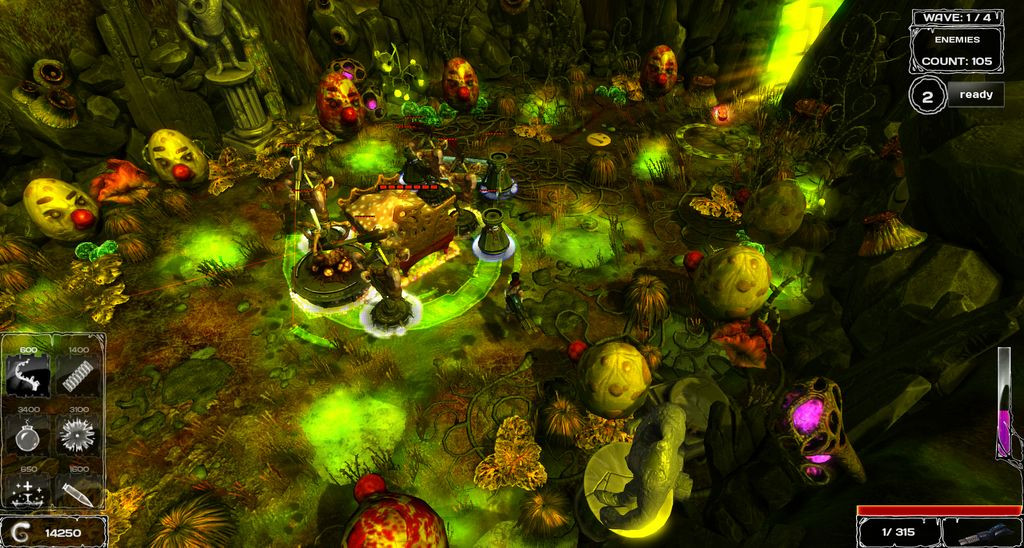Viewport: 1024px width, 548px height.
Task: Select the 3100-cost spiky burst icon
Action: tap(78, 436)
